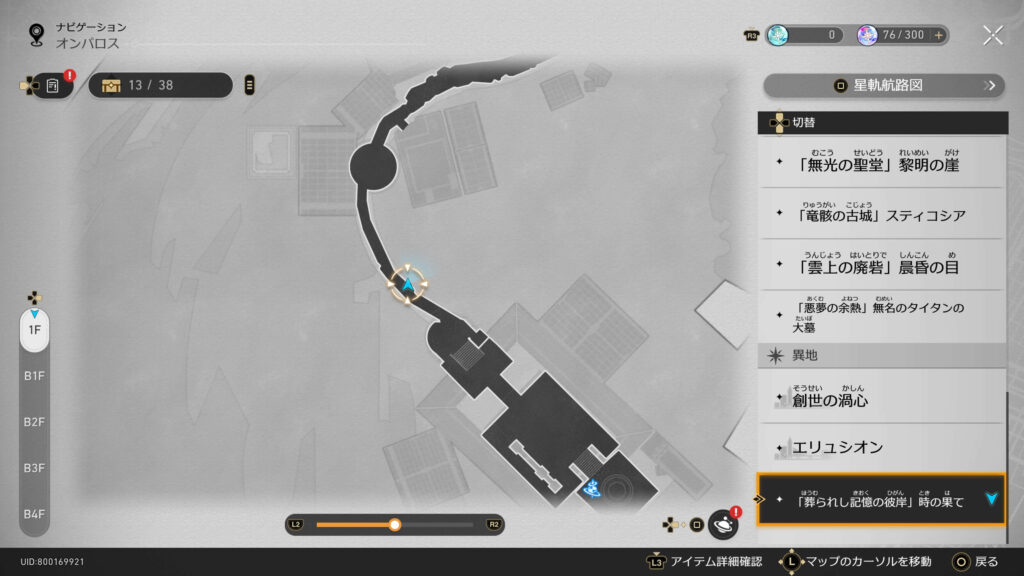Image resolution: width=1024 pixels, height=576 pixels.
Task: Show floor B2F of the map
Action: coord(34,422)
